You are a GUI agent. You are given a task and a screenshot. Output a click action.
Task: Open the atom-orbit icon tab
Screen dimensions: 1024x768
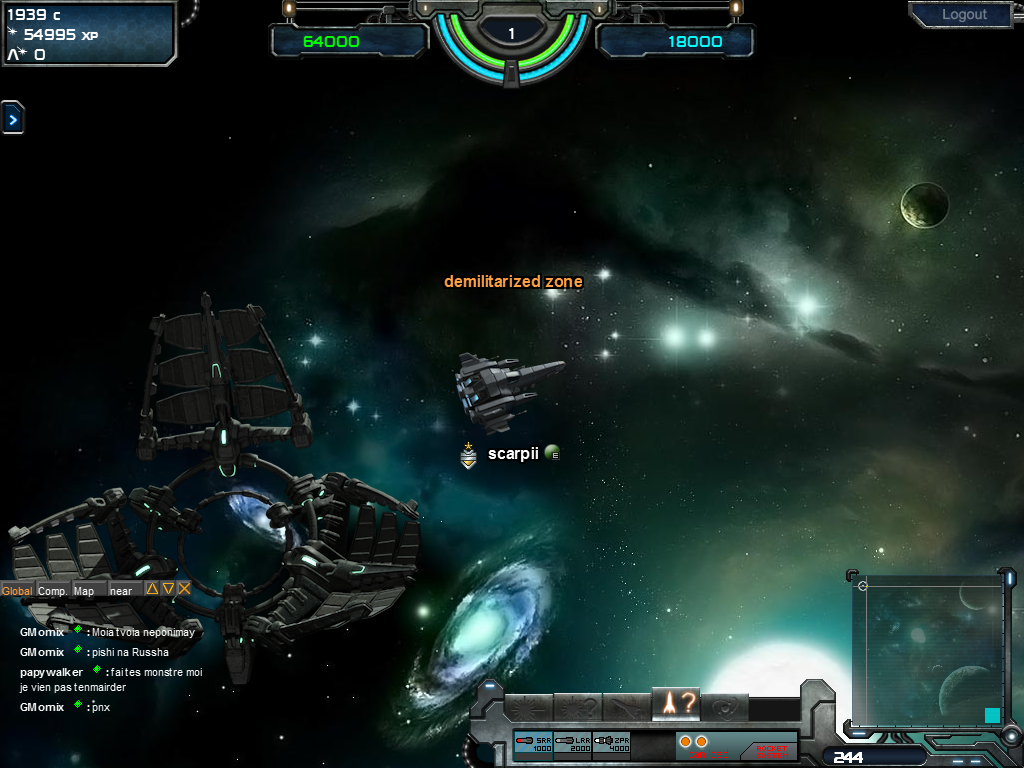pos(725,706)
